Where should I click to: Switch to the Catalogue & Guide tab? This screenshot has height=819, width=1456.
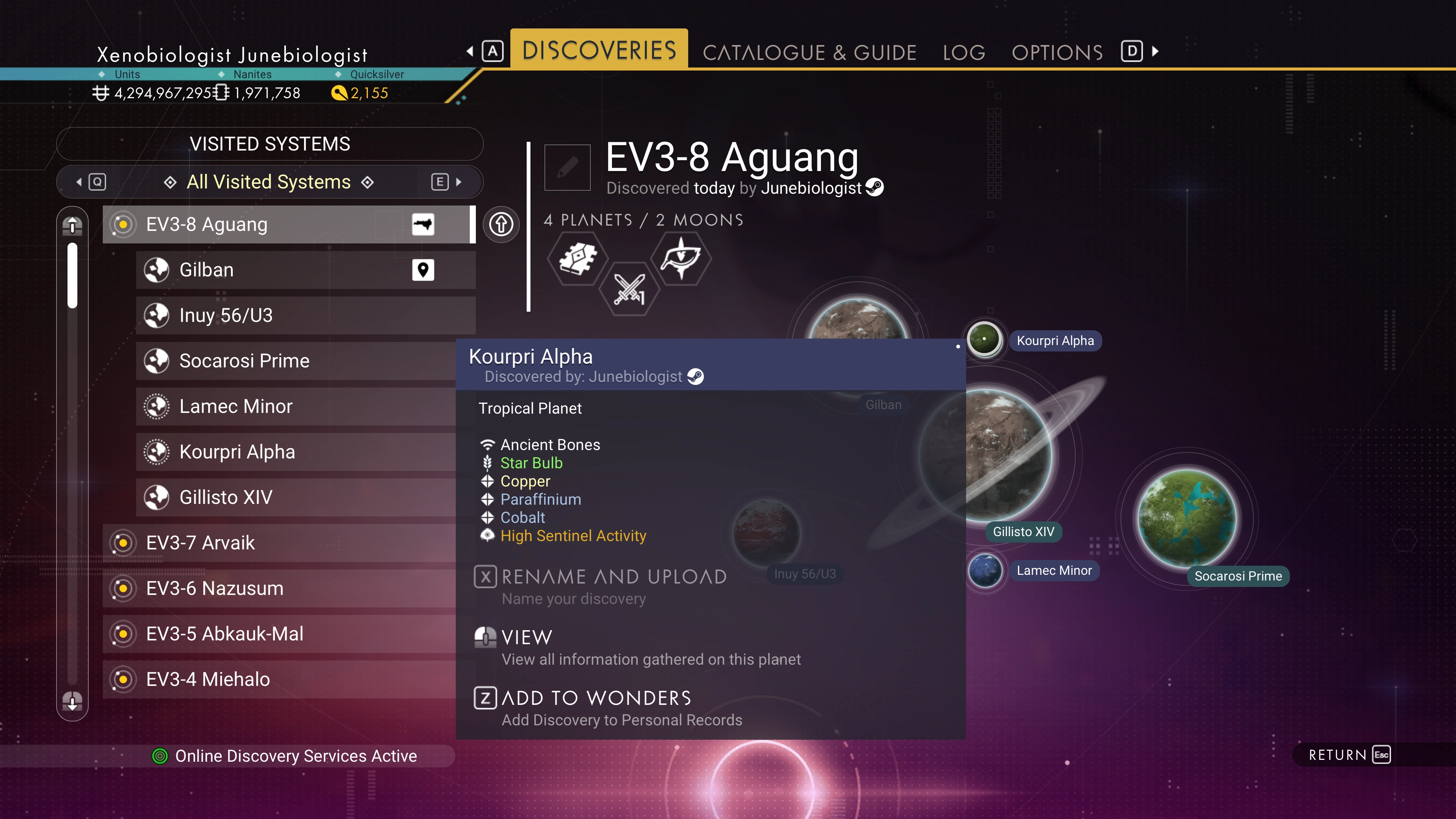click(809, 53)
